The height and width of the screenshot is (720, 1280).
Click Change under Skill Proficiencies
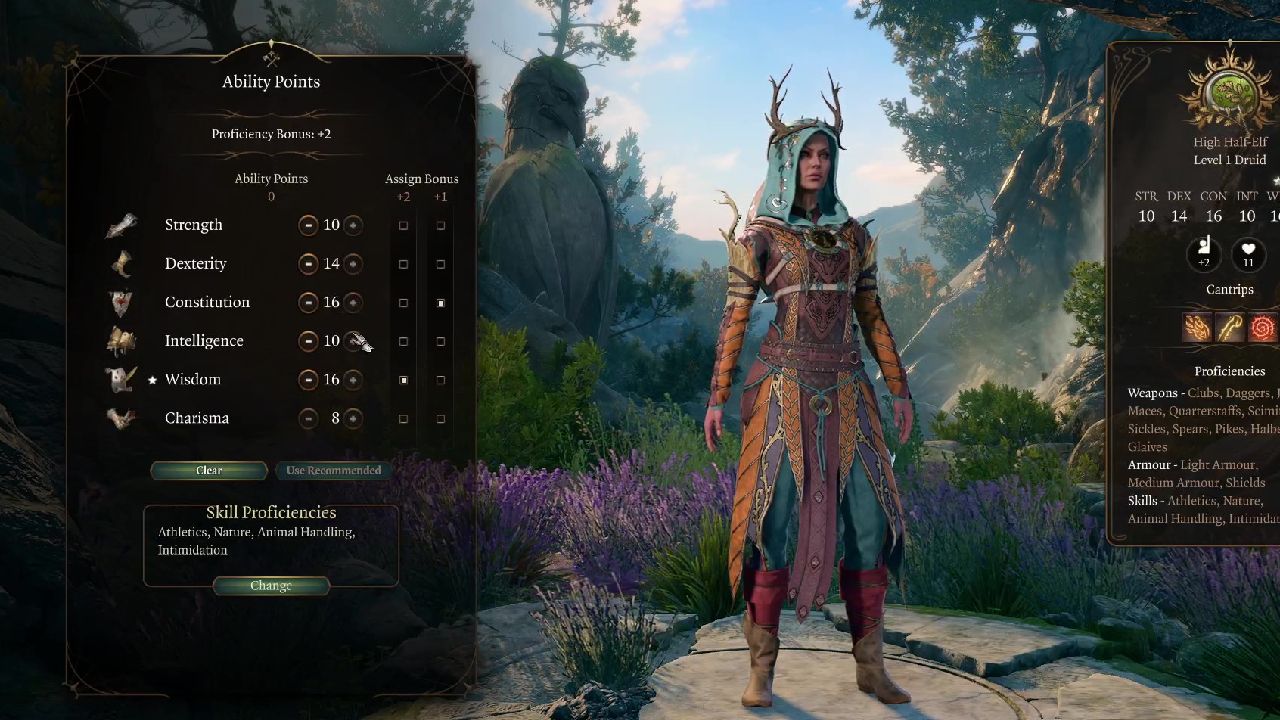click(271, 586)
